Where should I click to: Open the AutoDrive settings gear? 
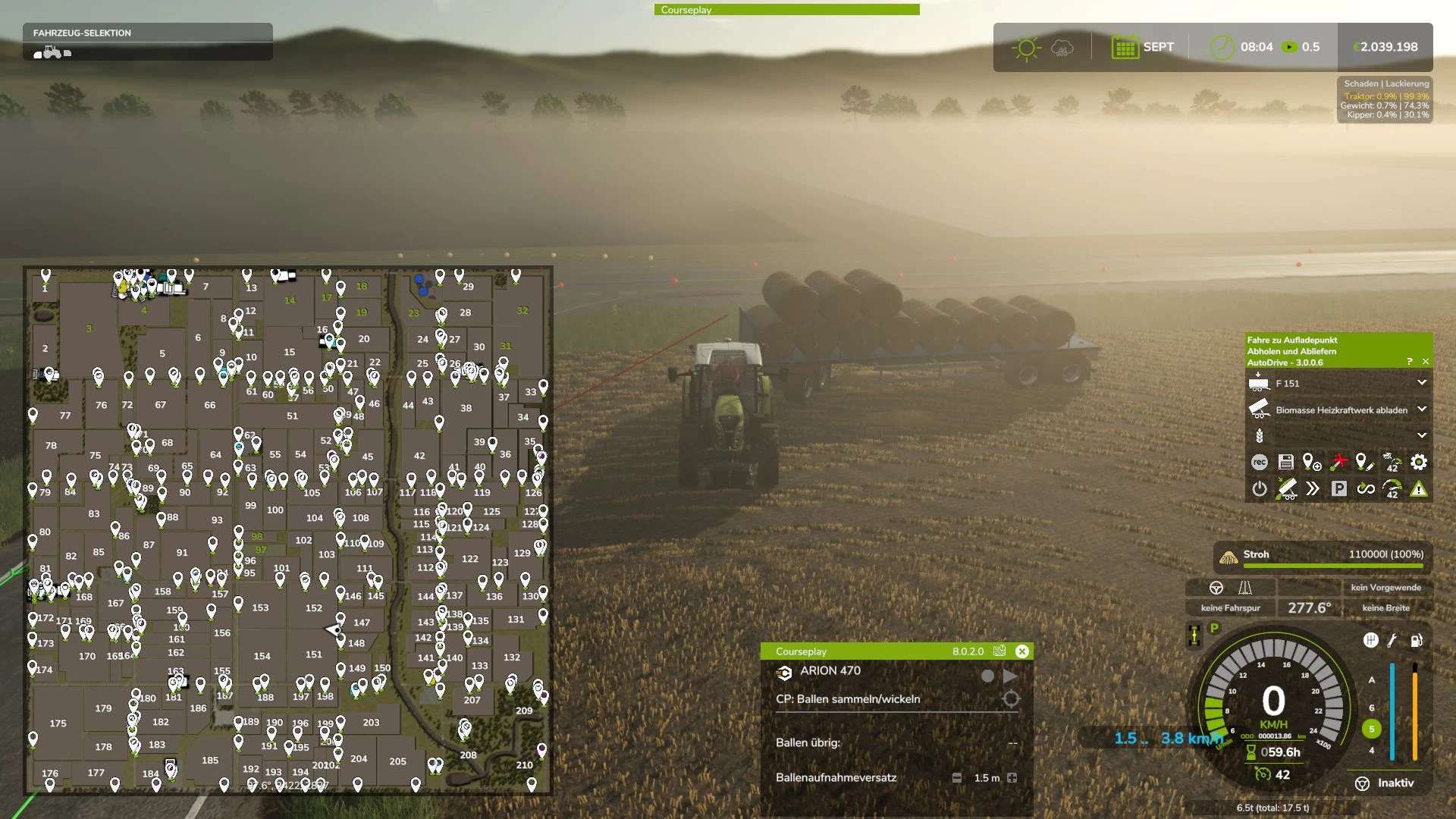pos(1418,463)
